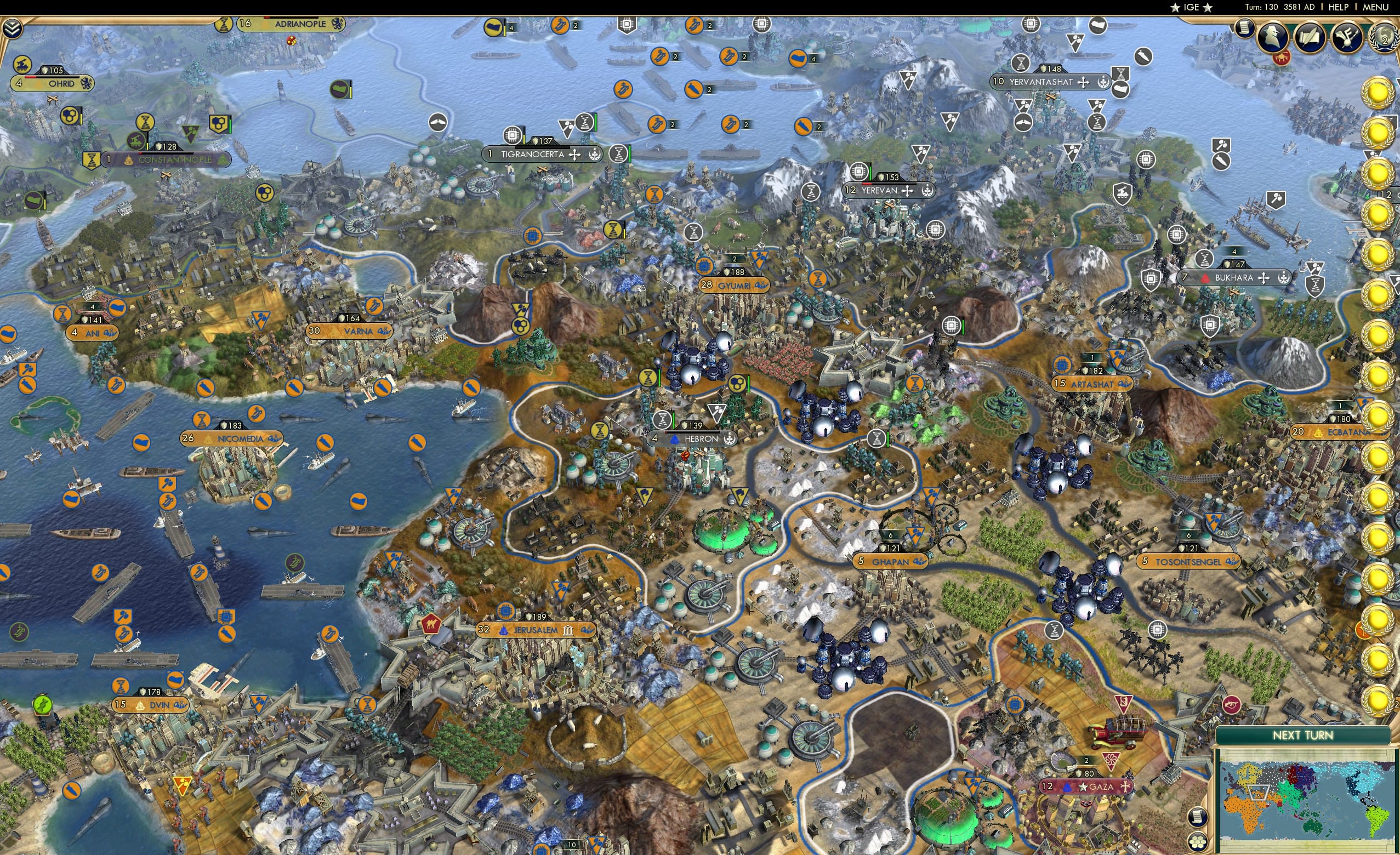Click the small notification scroll icon top-right
Screen dimensions: 1400x855
tap(1245, 29)
